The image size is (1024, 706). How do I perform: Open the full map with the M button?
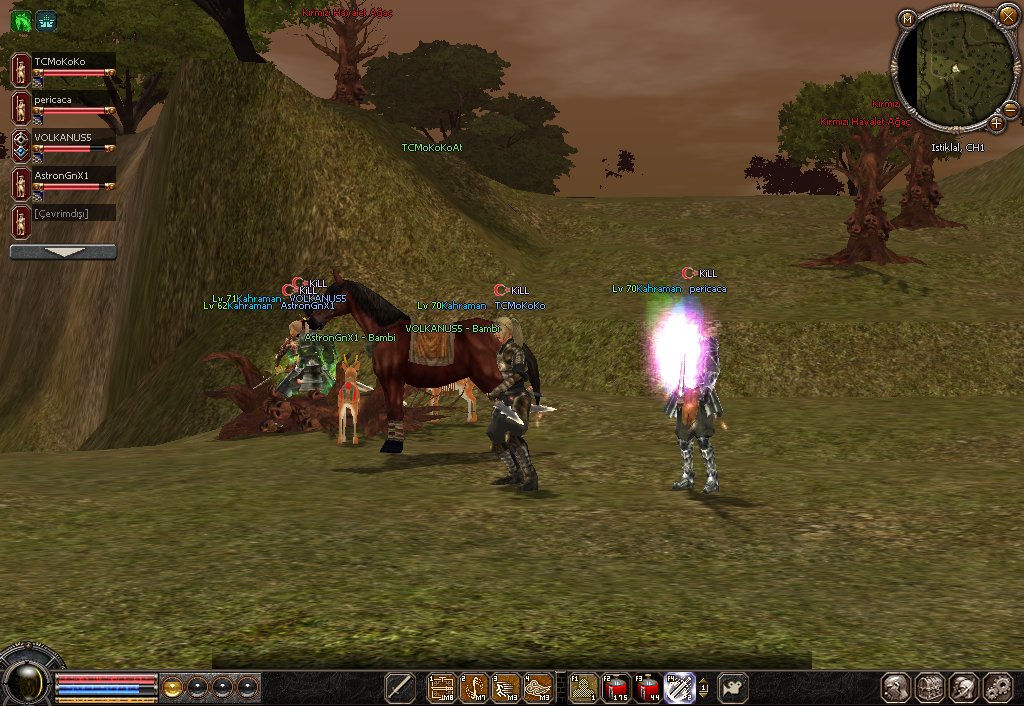907,19
